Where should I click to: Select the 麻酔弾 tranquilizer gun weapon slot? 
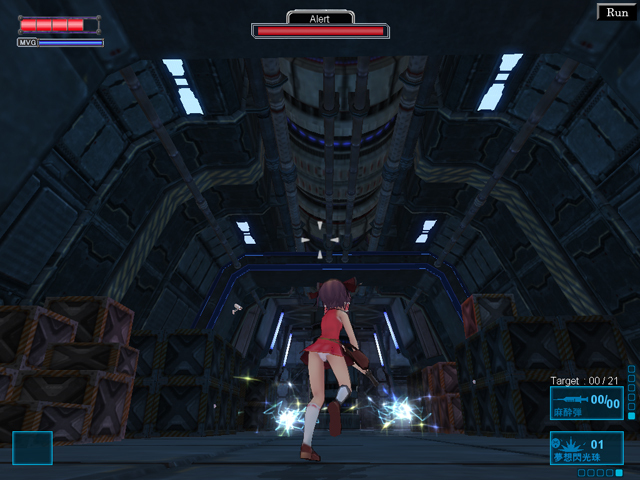(x=586, y=403)
